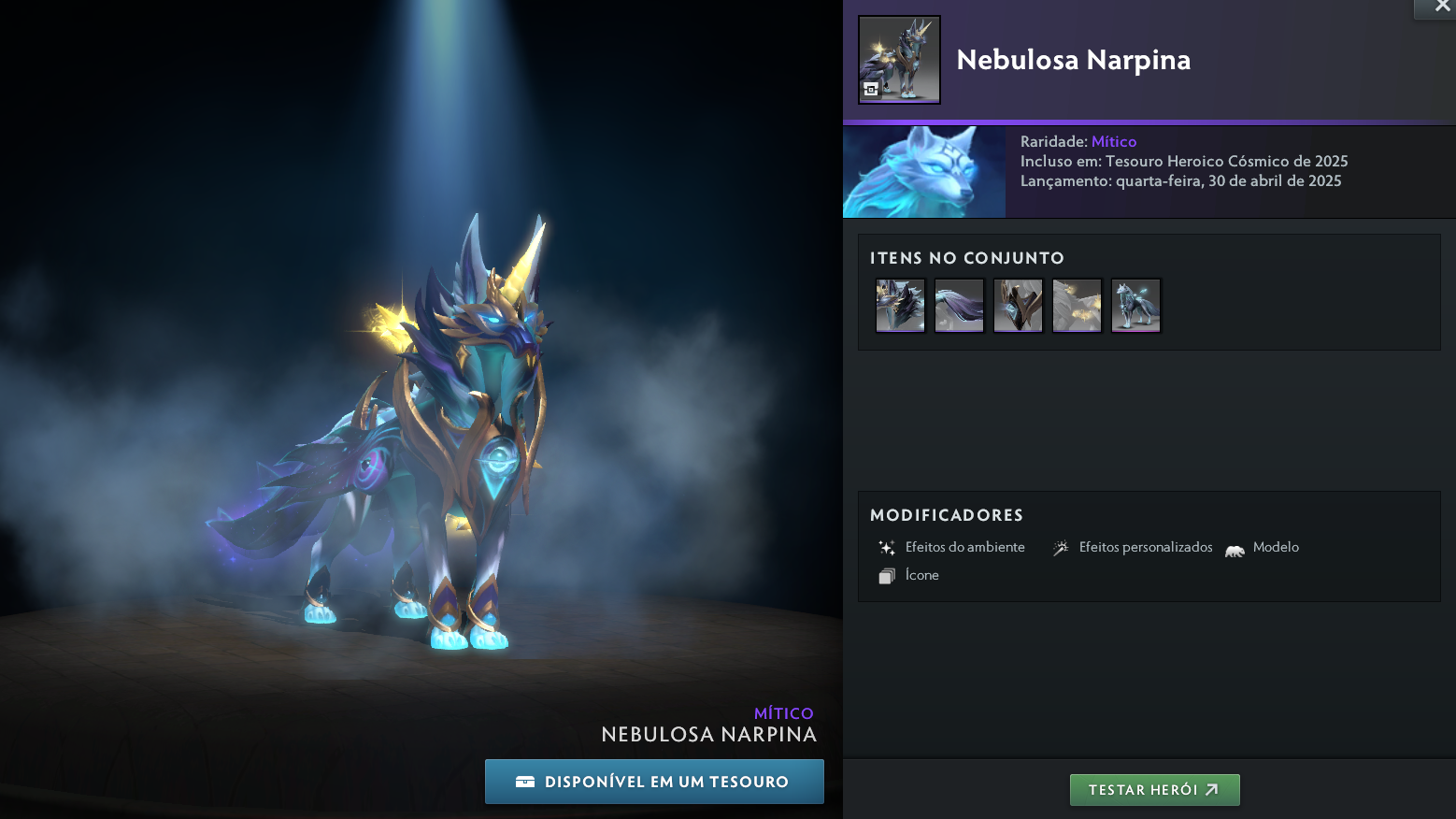
Task: Choose the purple tail set item
Action: (959, 305)
